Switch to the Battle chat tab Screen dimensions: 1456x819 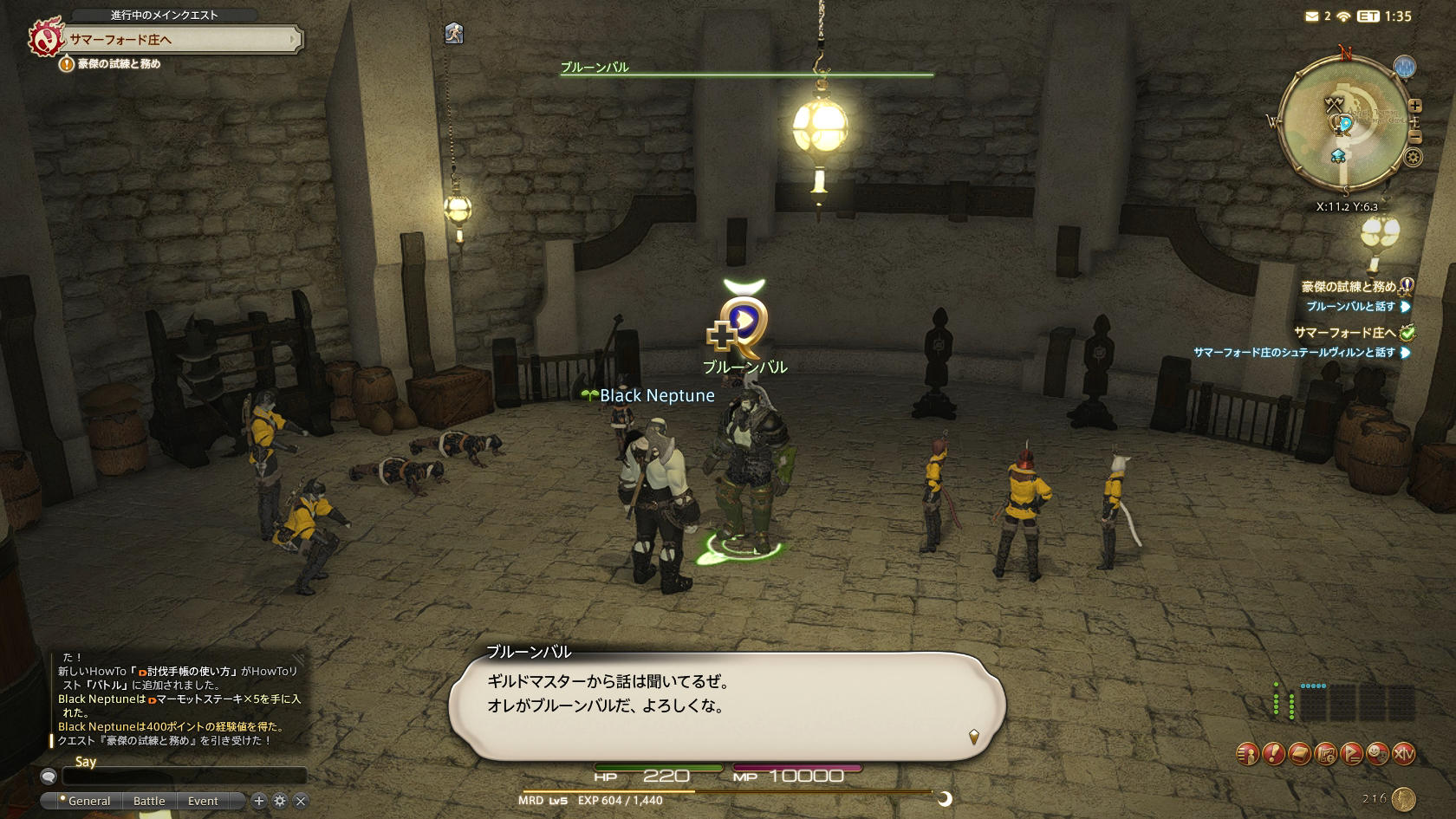[x=149, y=801]
